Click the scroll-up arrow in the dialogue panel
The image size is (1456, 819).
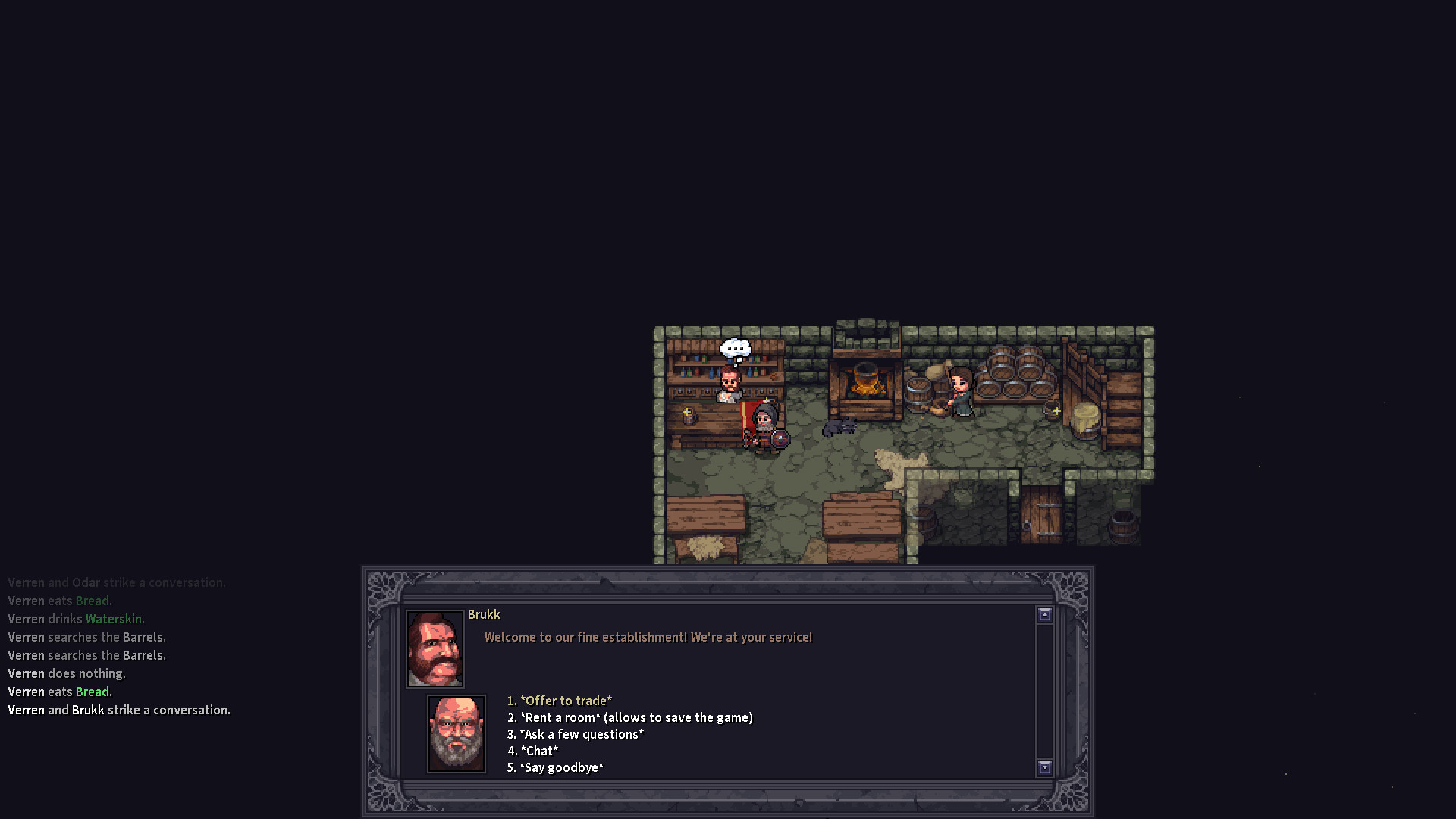tap(1045, 613)
